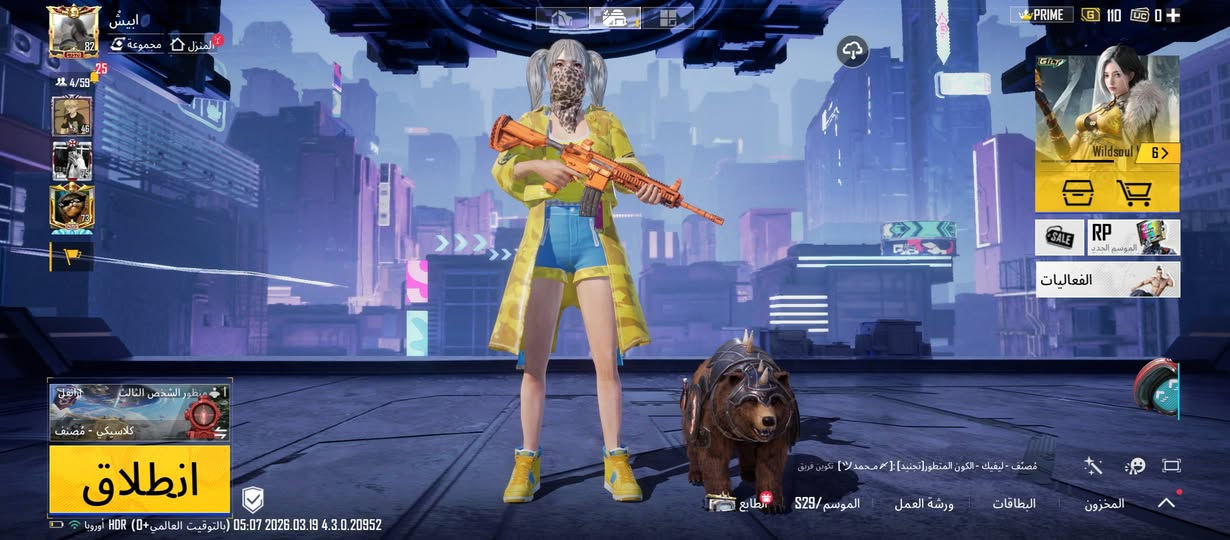Image resolution: width=1230 pixels, height=540 pixels.
Task: Open the المنزل (home) menu
Action: coord(194,45)
